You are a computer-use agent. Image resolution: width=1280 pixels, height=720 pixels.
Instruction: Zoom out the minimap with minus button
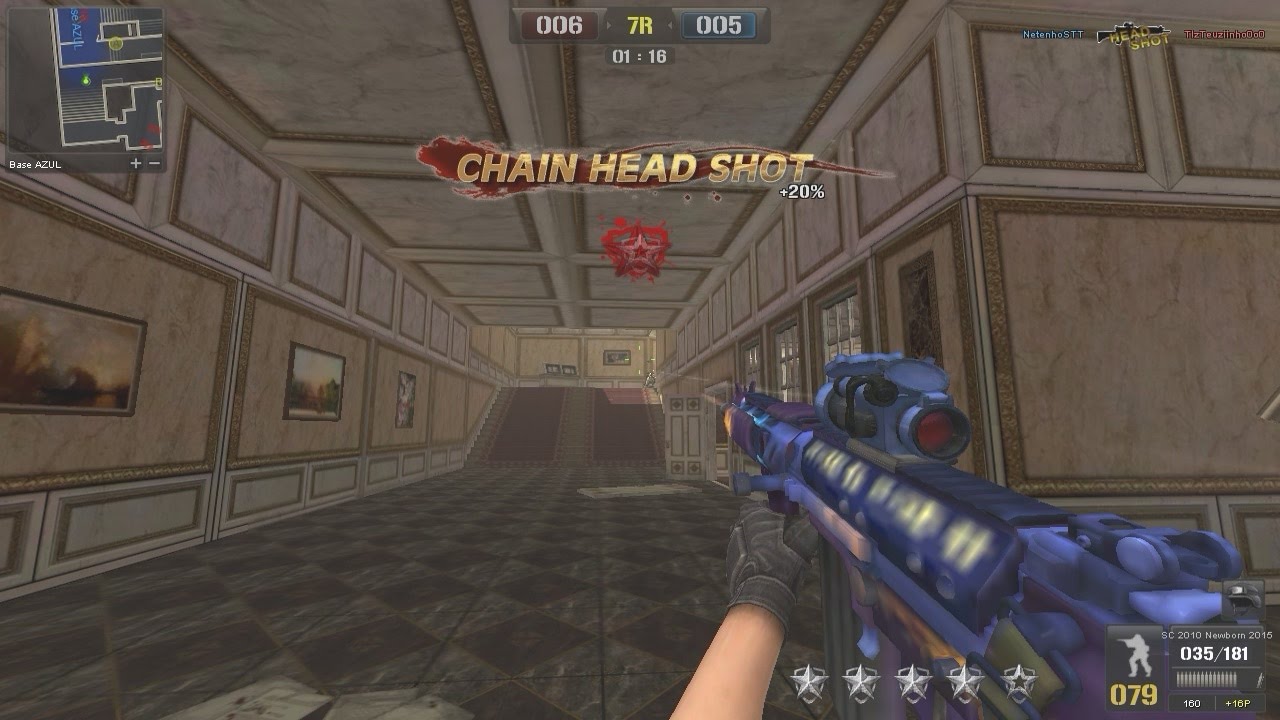pos(154,163)
